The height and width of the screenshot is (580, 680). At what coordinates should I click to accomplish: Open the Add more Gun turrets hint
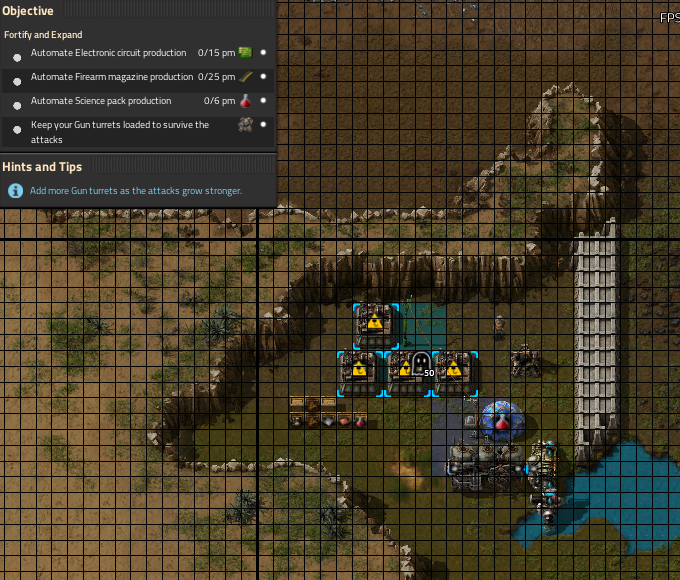pos(136,190)
